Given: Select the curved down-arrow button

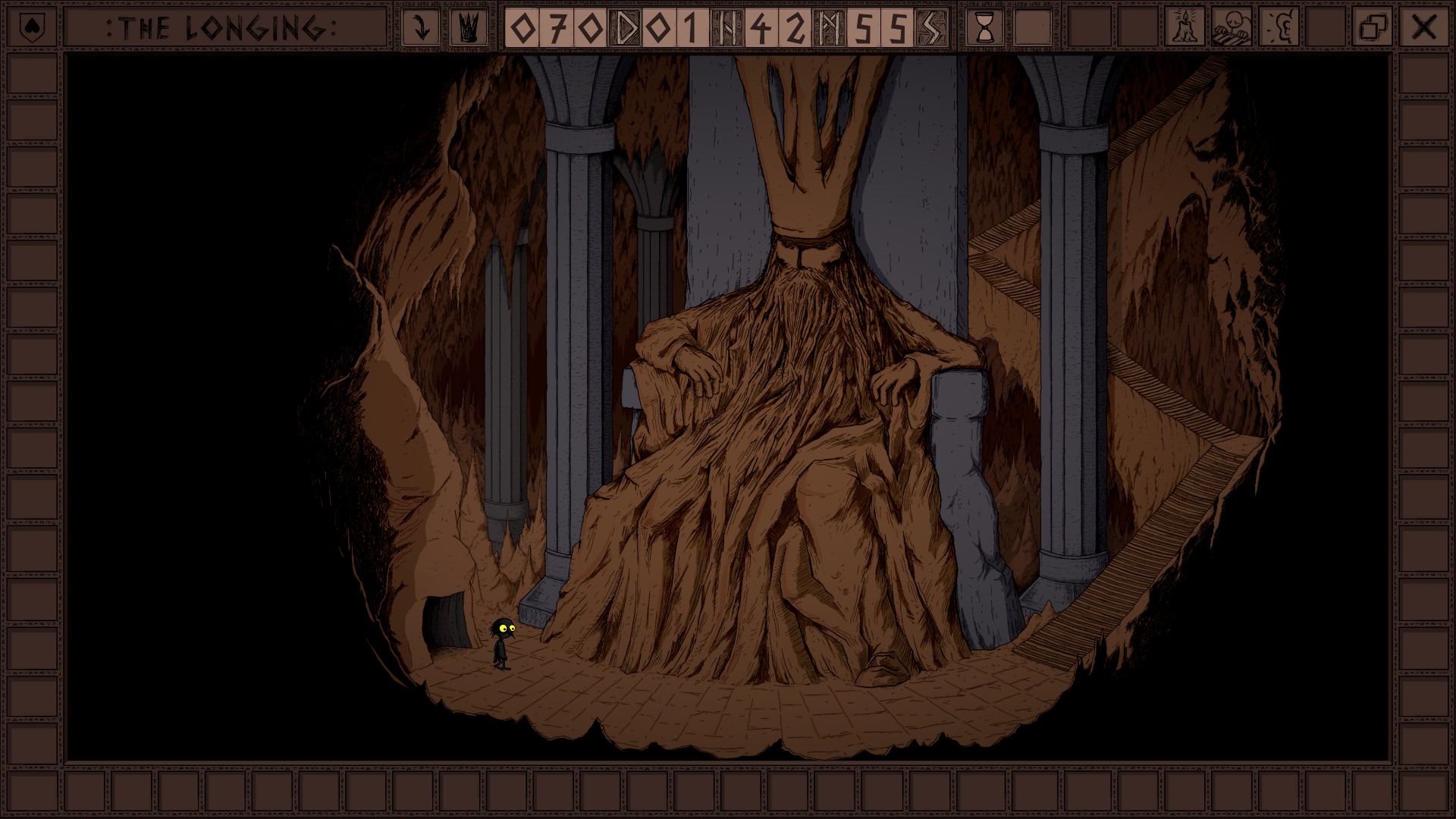Looking at the screenshot, I should 420,28.
